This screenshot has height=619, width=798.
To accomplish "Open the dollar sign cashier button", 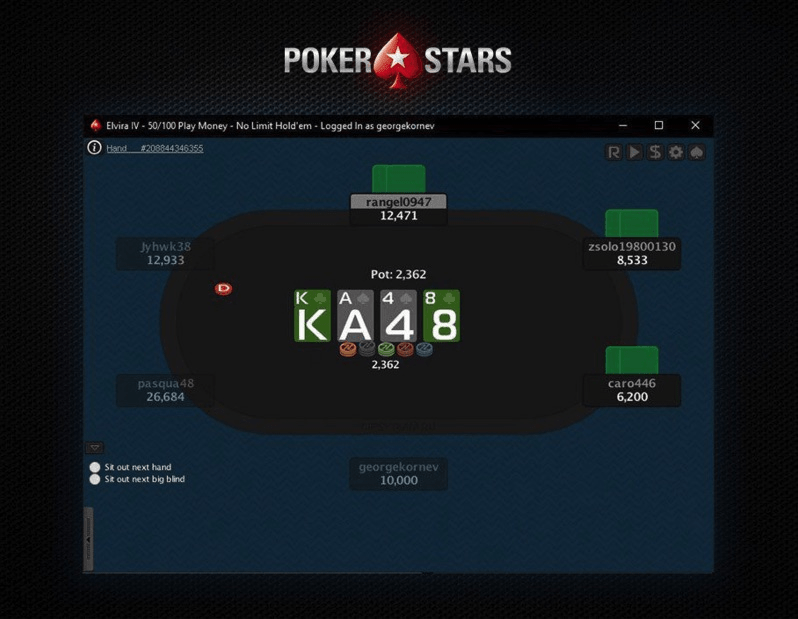I will [x=655, y=152].
